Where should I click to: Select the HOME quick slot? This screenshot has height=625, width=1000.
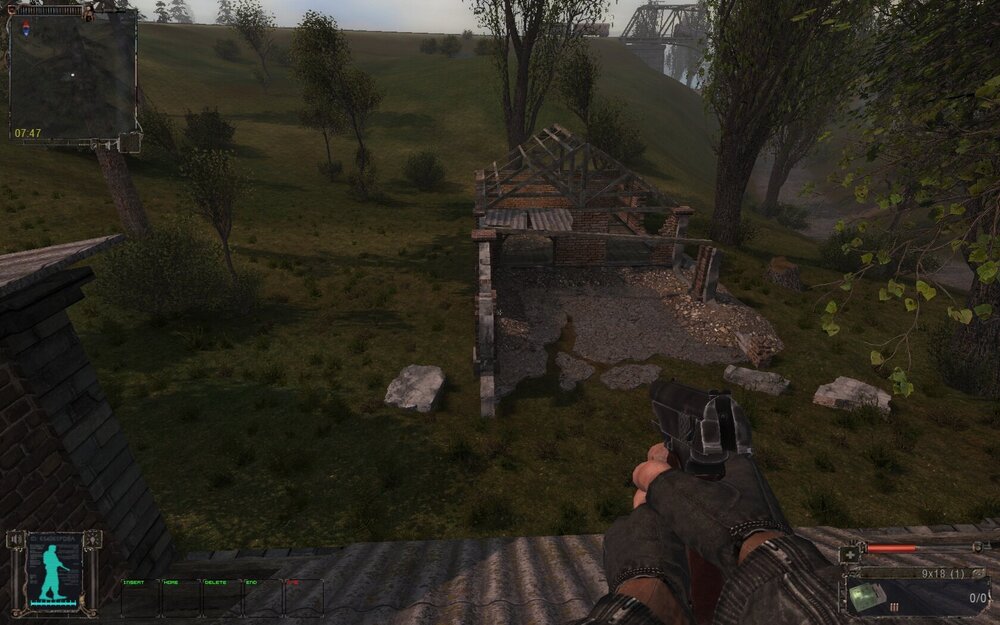(181, 597)
